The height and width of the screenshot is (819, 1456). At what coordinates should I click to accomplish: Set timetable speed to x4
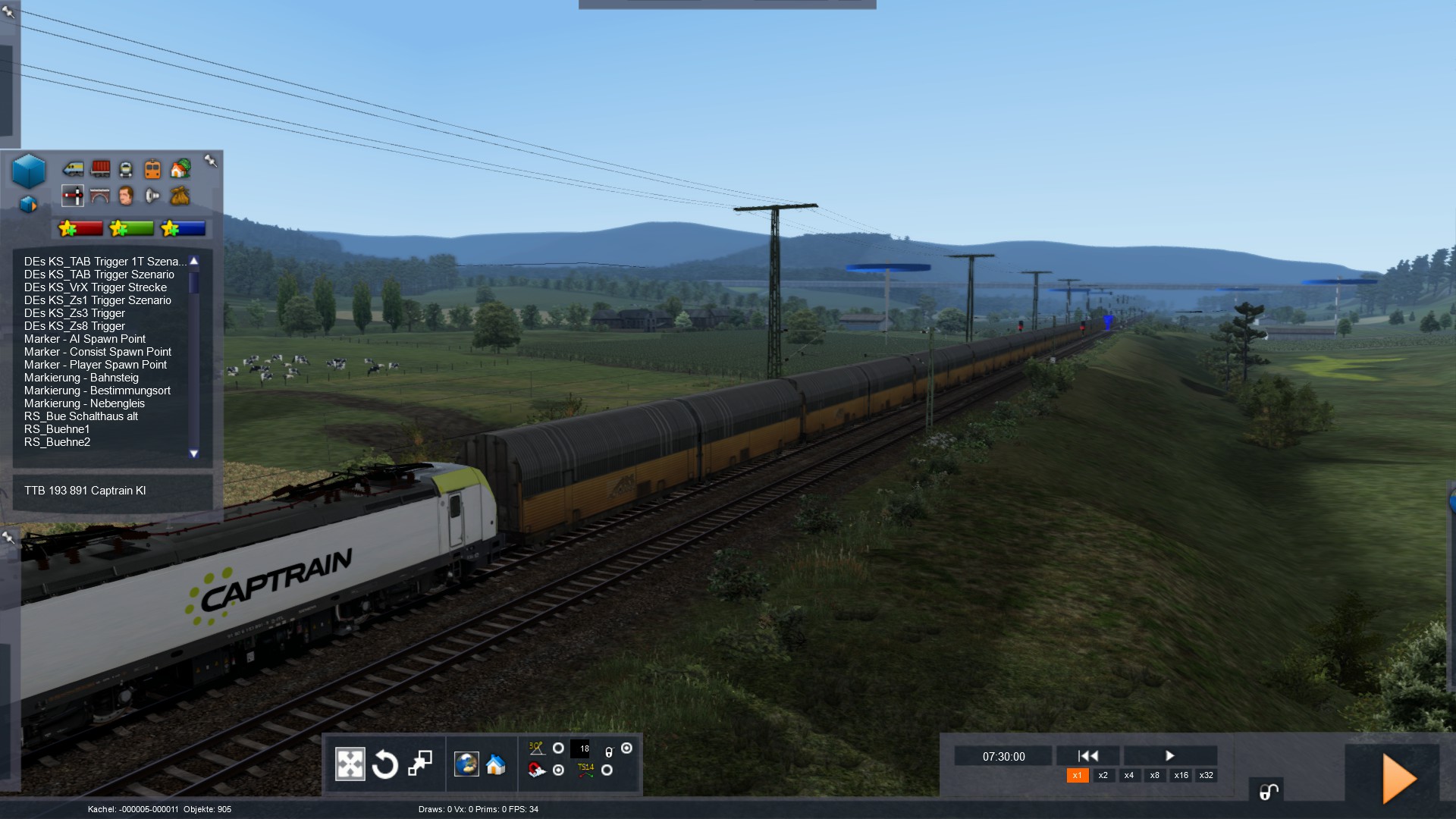1129,776
